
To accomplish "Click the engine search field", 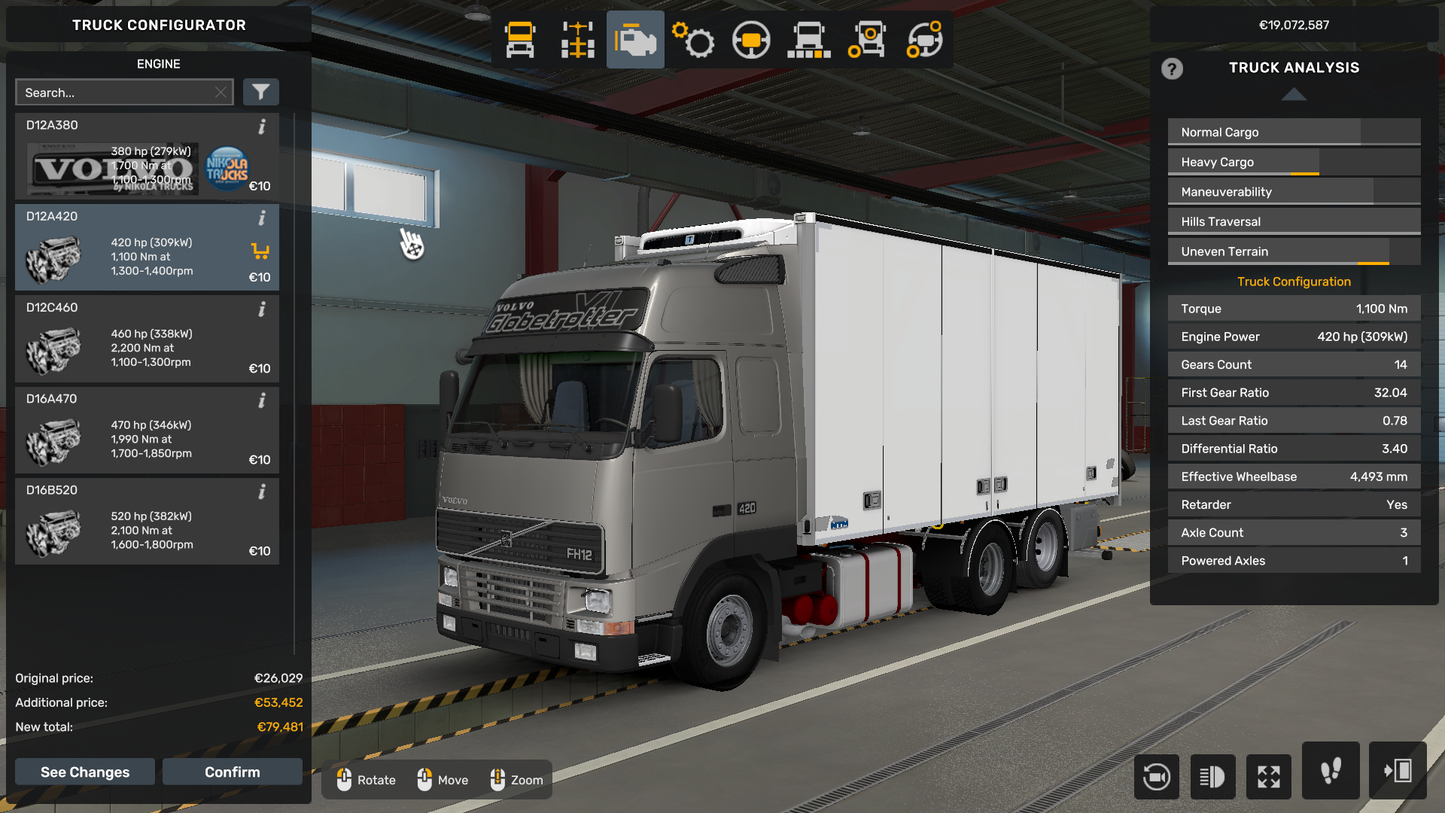I will (x=115, y=93).
